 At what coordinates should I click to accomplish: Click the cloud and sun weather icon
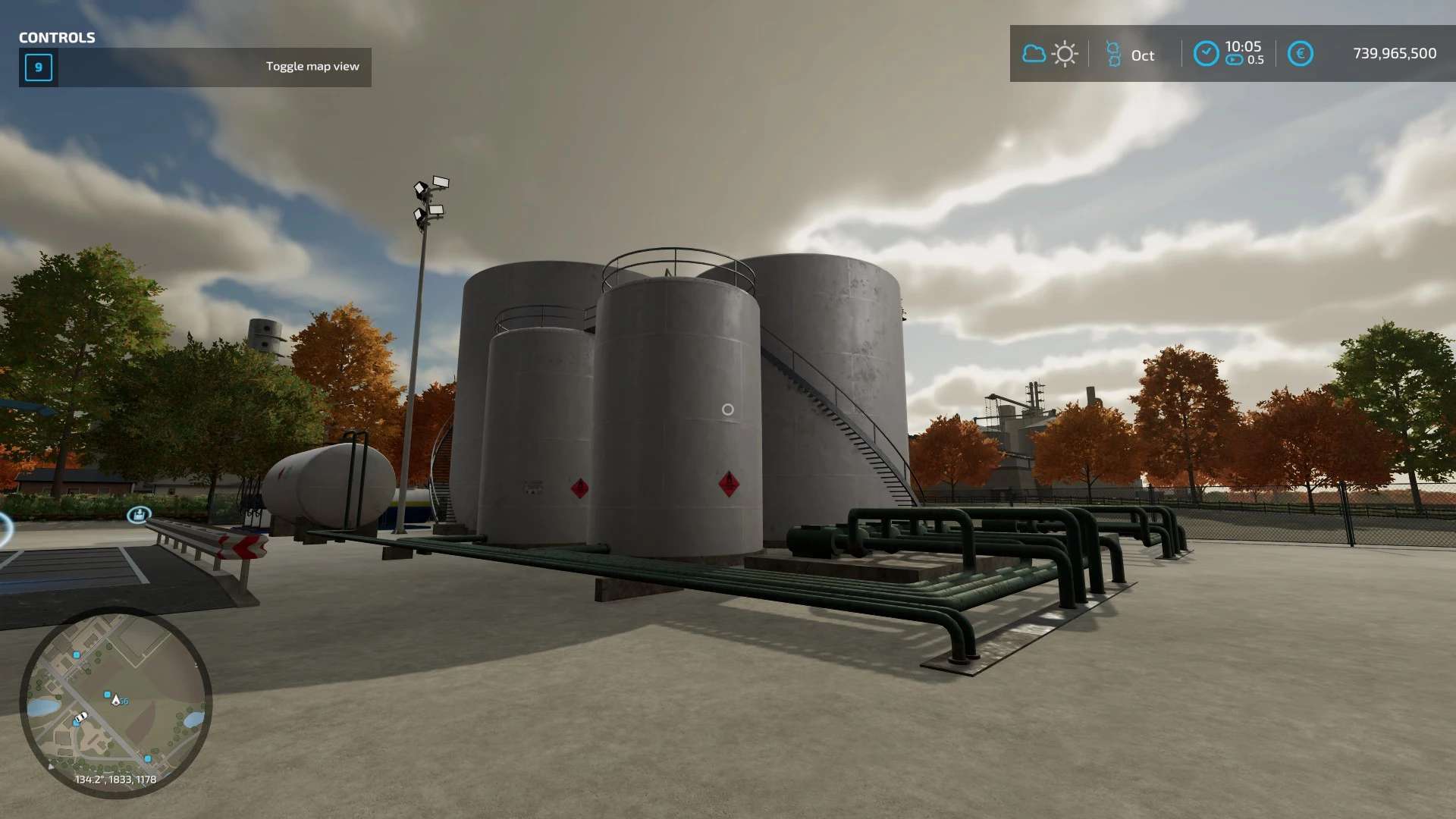[x=1050, y=54]
